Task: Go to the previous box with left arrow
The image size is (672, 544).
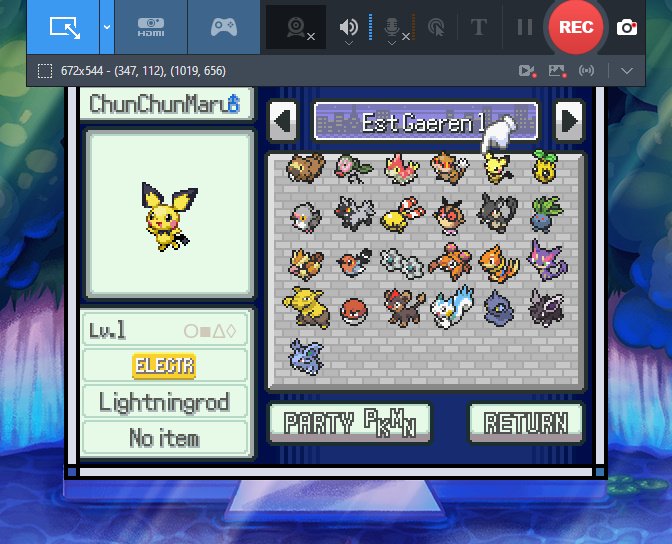Action: tap(283, 122)
